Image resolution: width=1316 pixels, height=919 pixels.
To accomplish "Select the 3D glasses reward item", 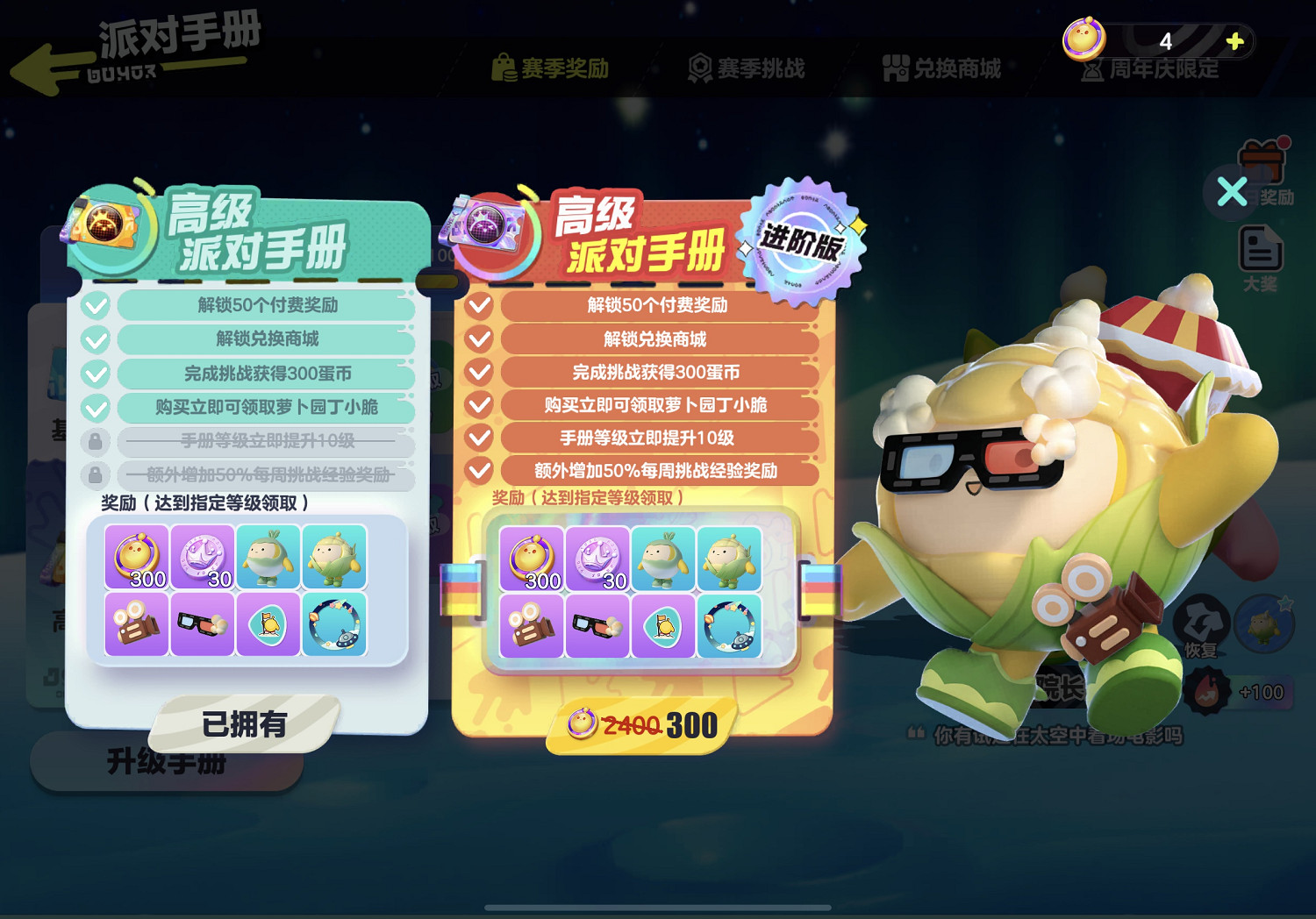I will click(x=598, y=624).
